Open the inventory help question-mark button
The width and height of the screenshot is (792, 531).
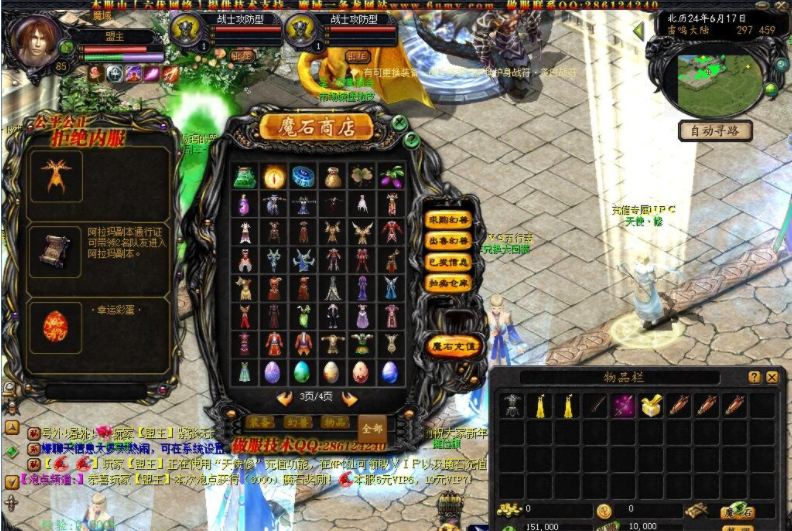click(754, 377)
